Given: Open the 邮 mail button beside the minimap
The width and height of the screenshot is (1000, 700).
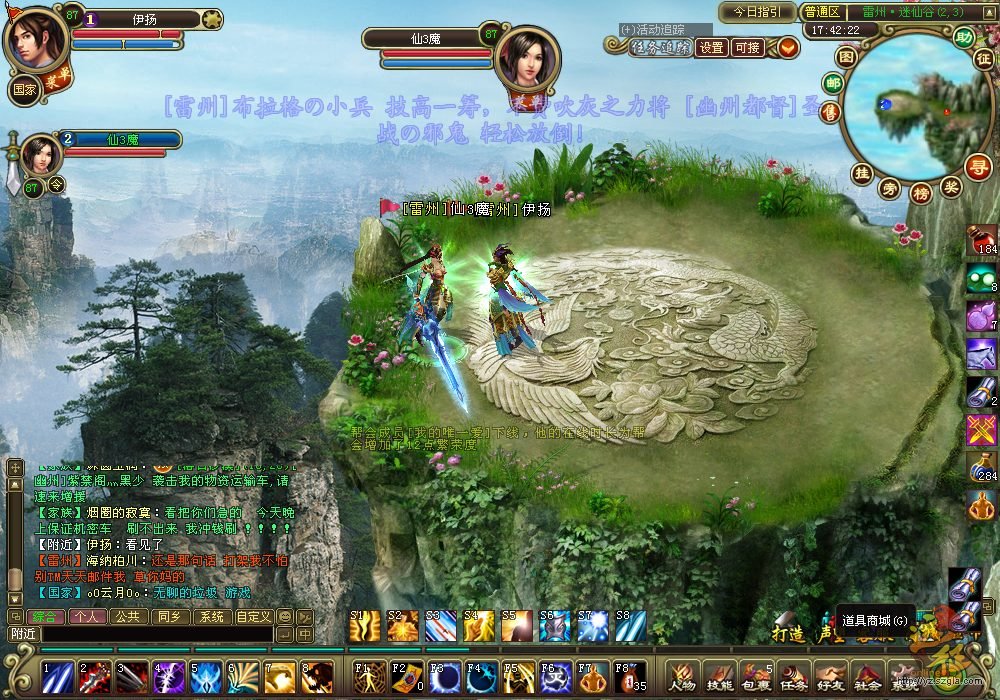Looking at the screenshot, I should tap(832, 84).
